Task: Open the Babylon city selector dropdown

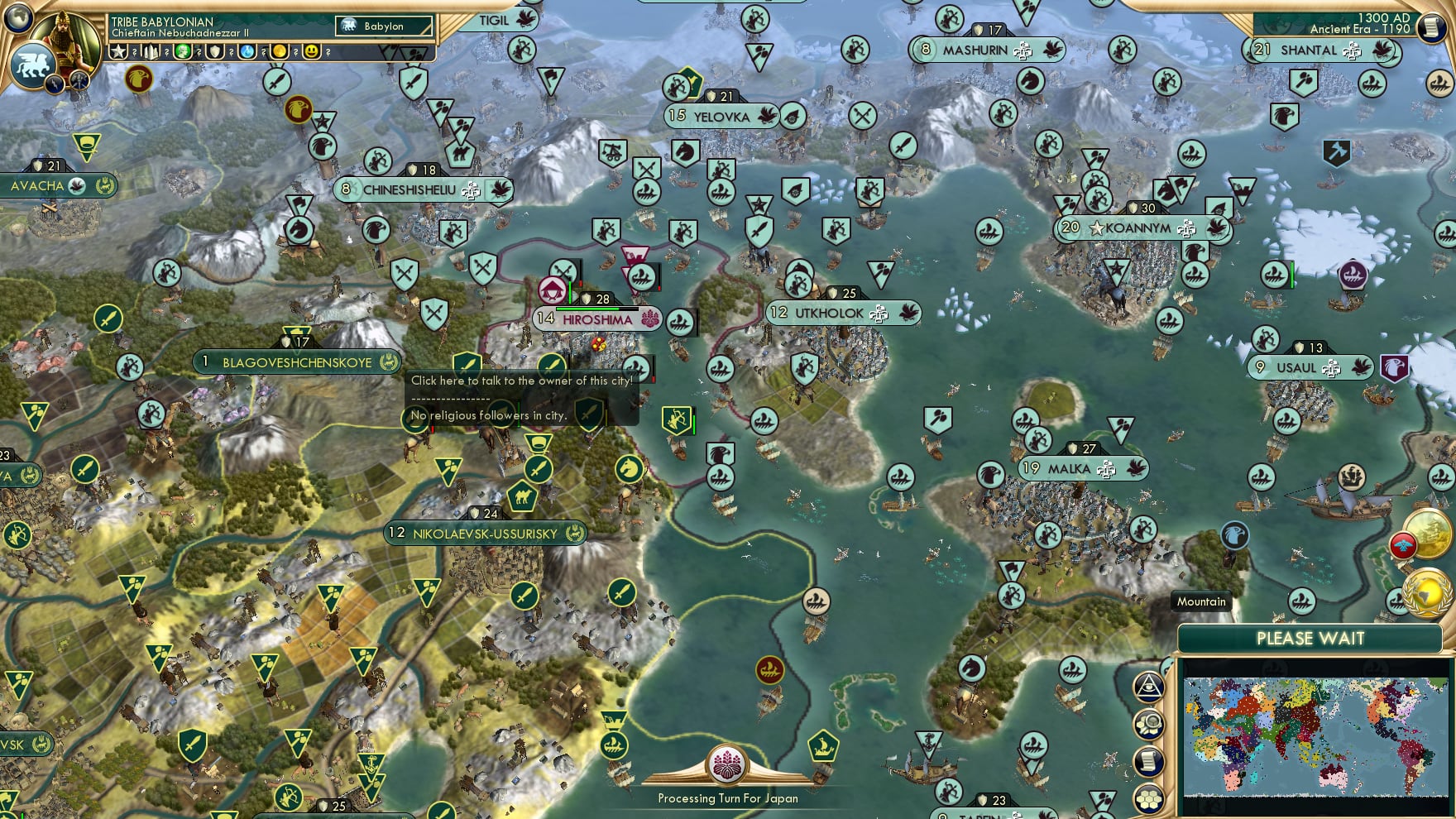Action: tap(383, 26)
